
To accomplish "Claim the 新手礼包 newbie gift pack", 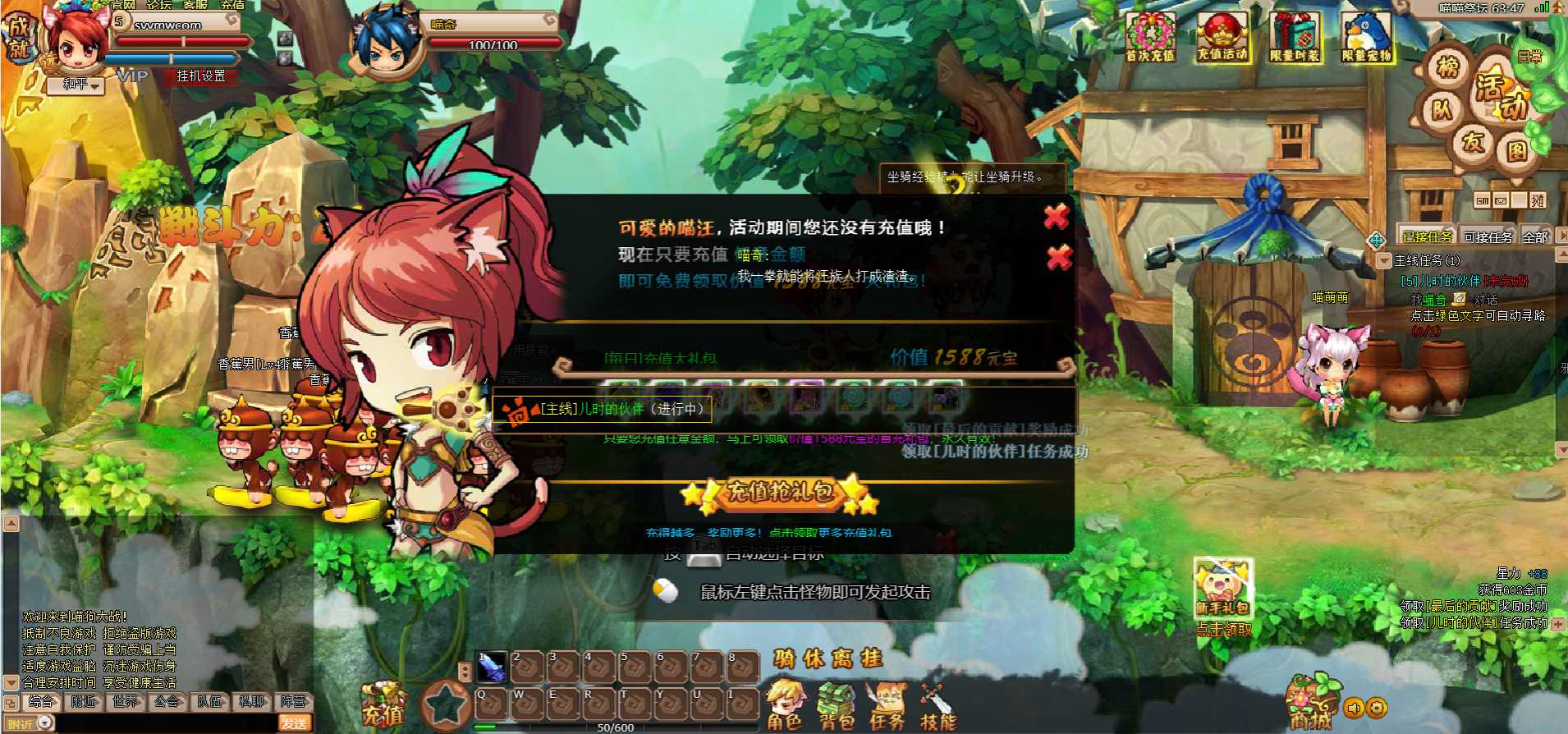I will point(1222,589).
